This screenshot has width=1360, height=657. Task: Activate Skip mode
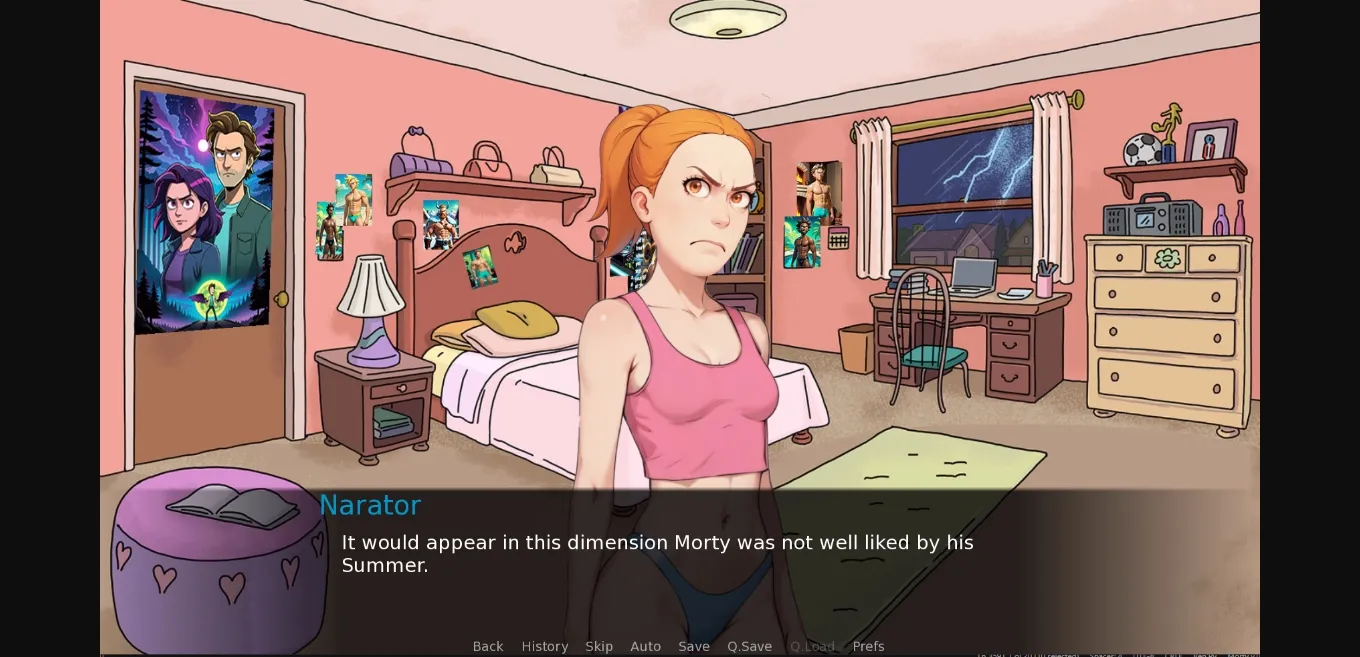(x=599, y=646)
